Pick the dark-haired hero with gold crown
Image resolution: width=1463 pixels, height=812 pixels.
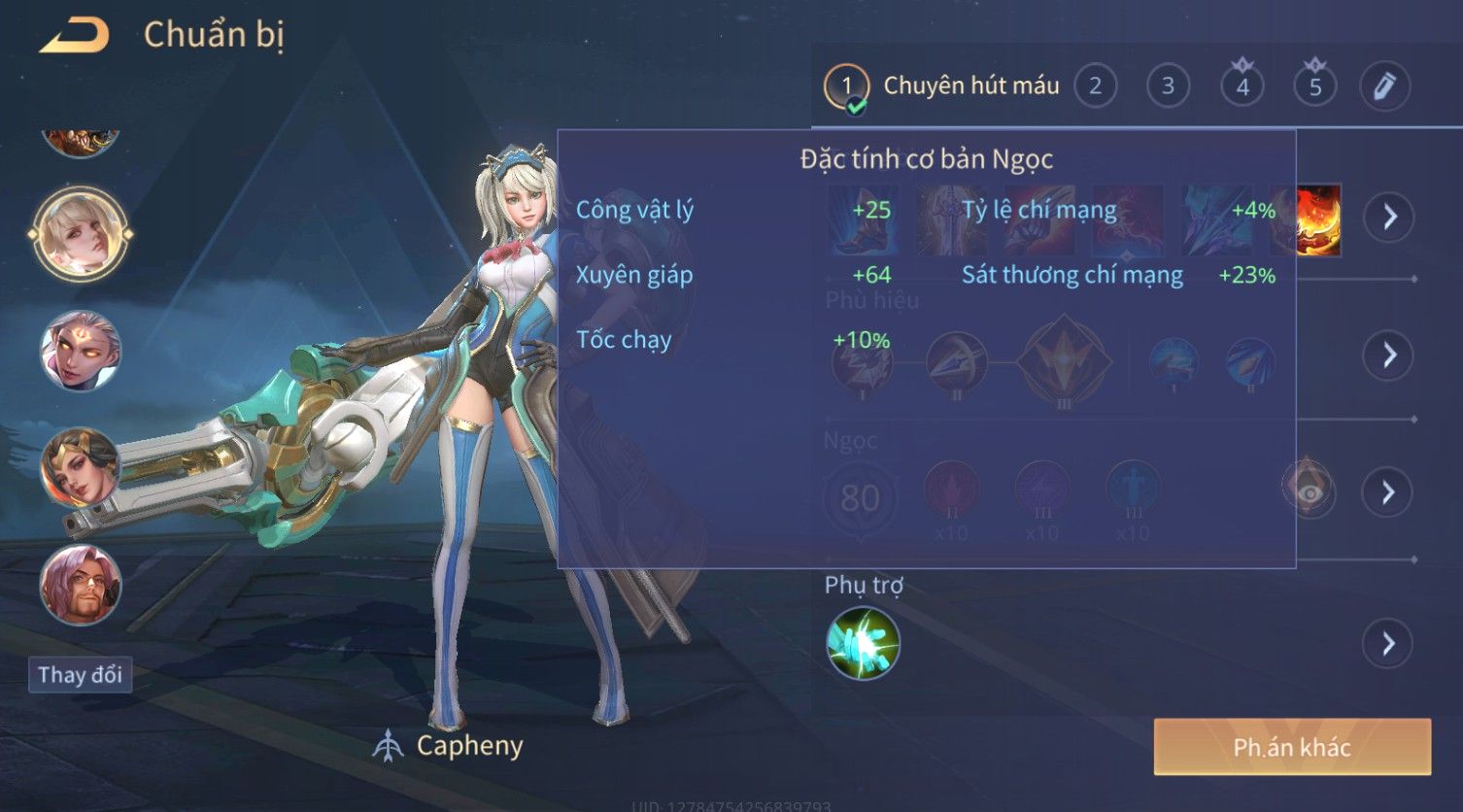tap(80, 468)
